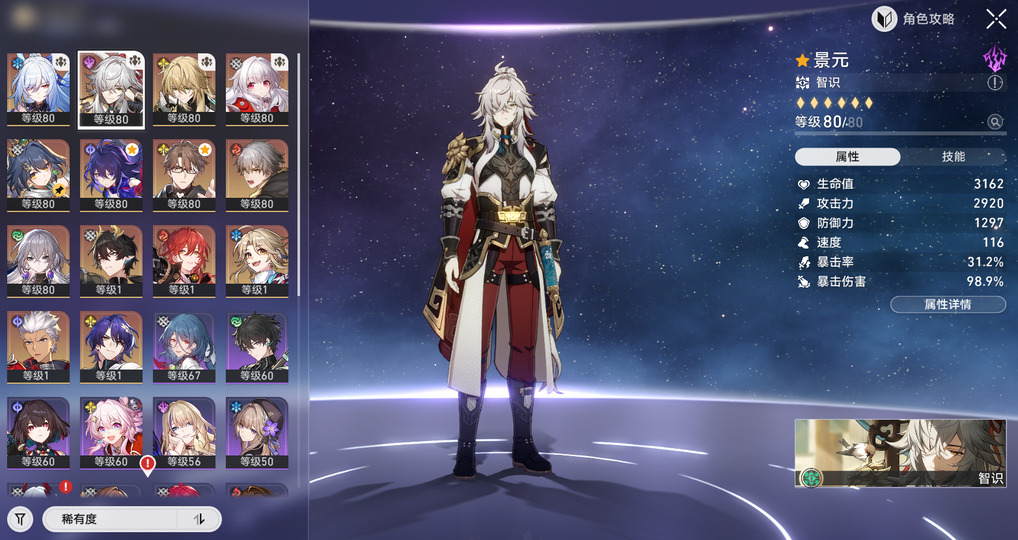Select the level 50 girl with purple flower
Screen dimensions: 1018x540
click(x=257, y=433)
